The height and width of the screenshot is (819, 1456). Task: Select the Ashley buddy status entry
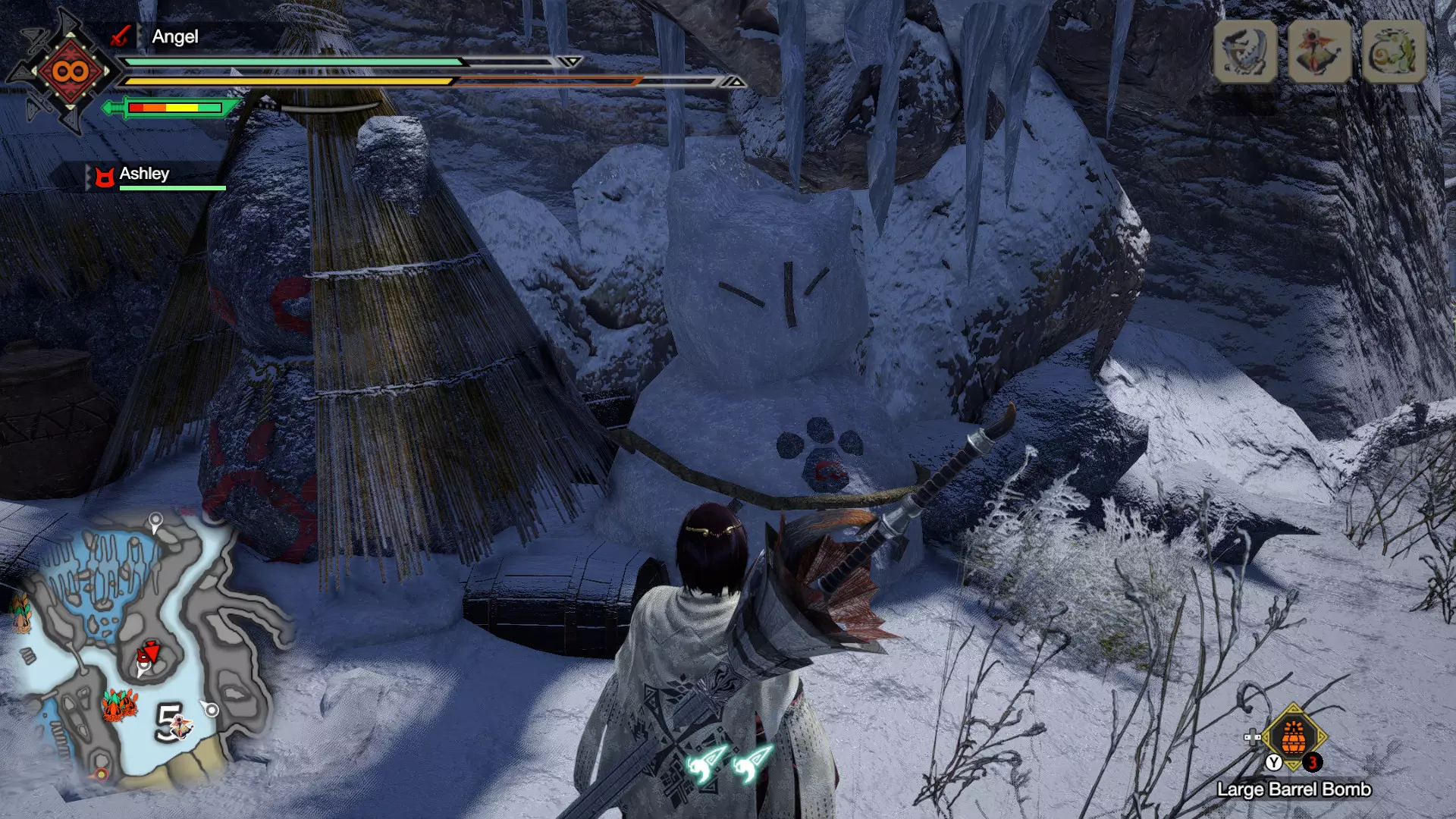(144, 174)
